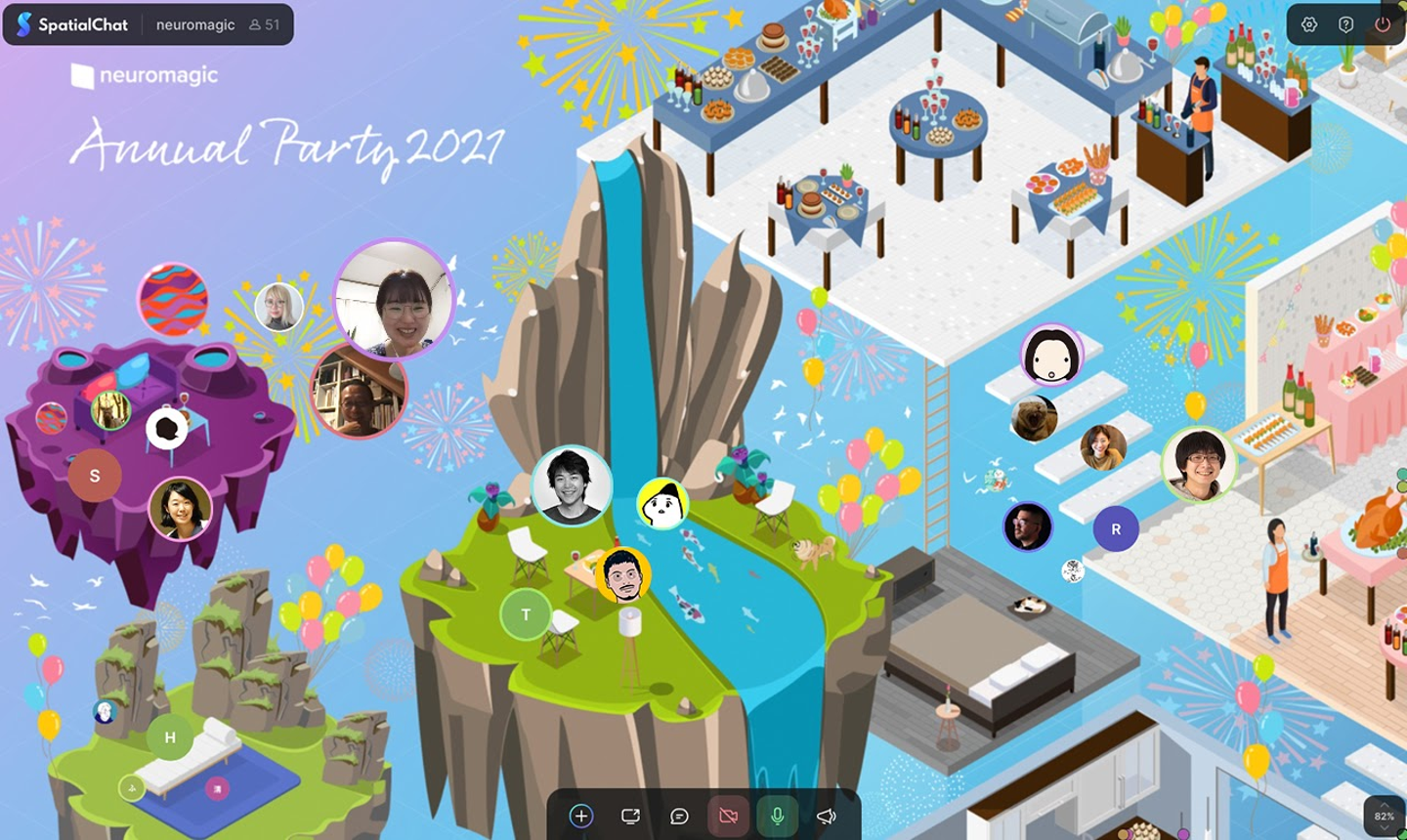Open the gear settings menu
Viewport: 1407px width, 840px height.
pyautogui.click(x=1309, y=24)
